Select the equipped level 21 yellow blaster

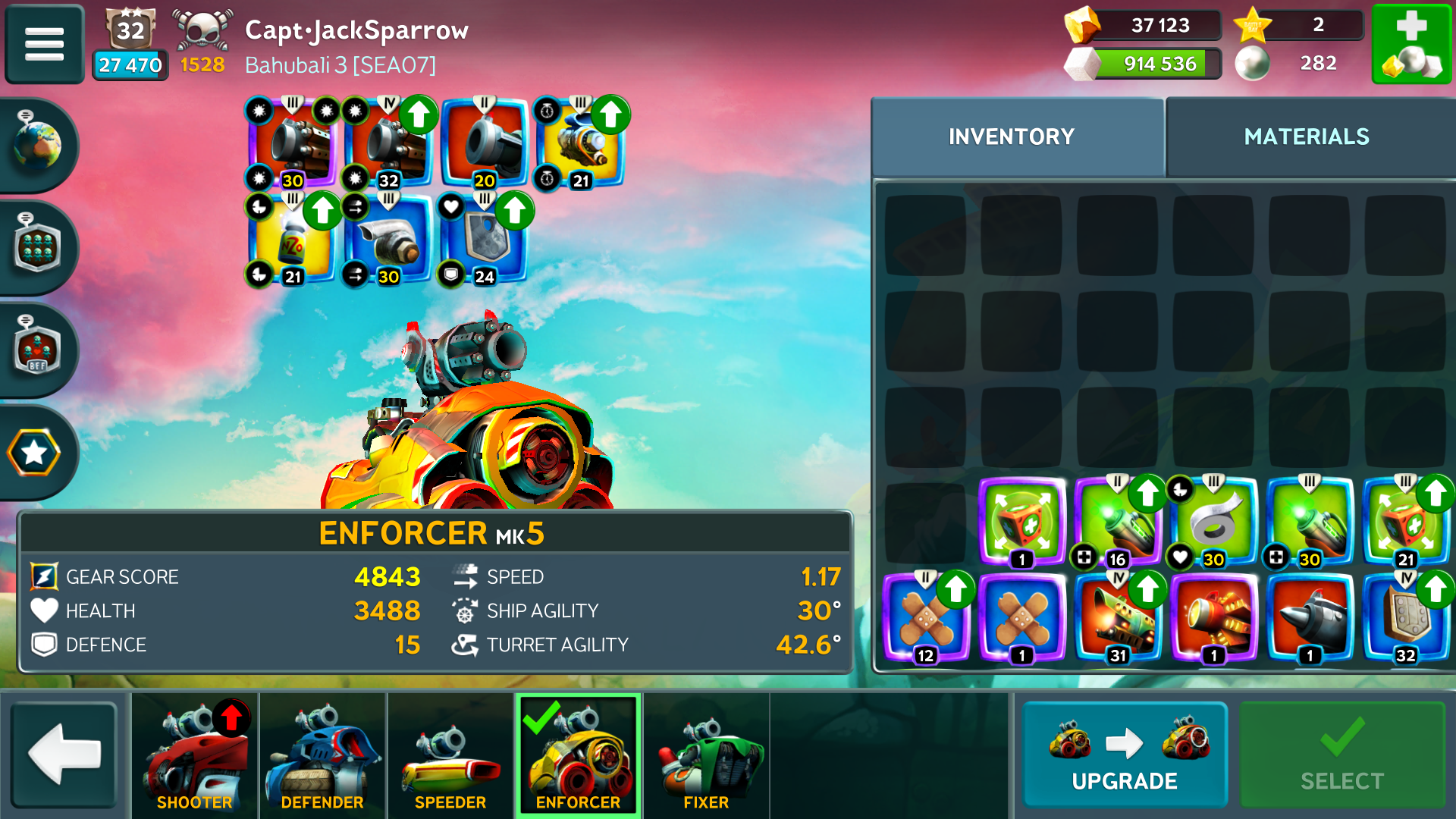580,143
